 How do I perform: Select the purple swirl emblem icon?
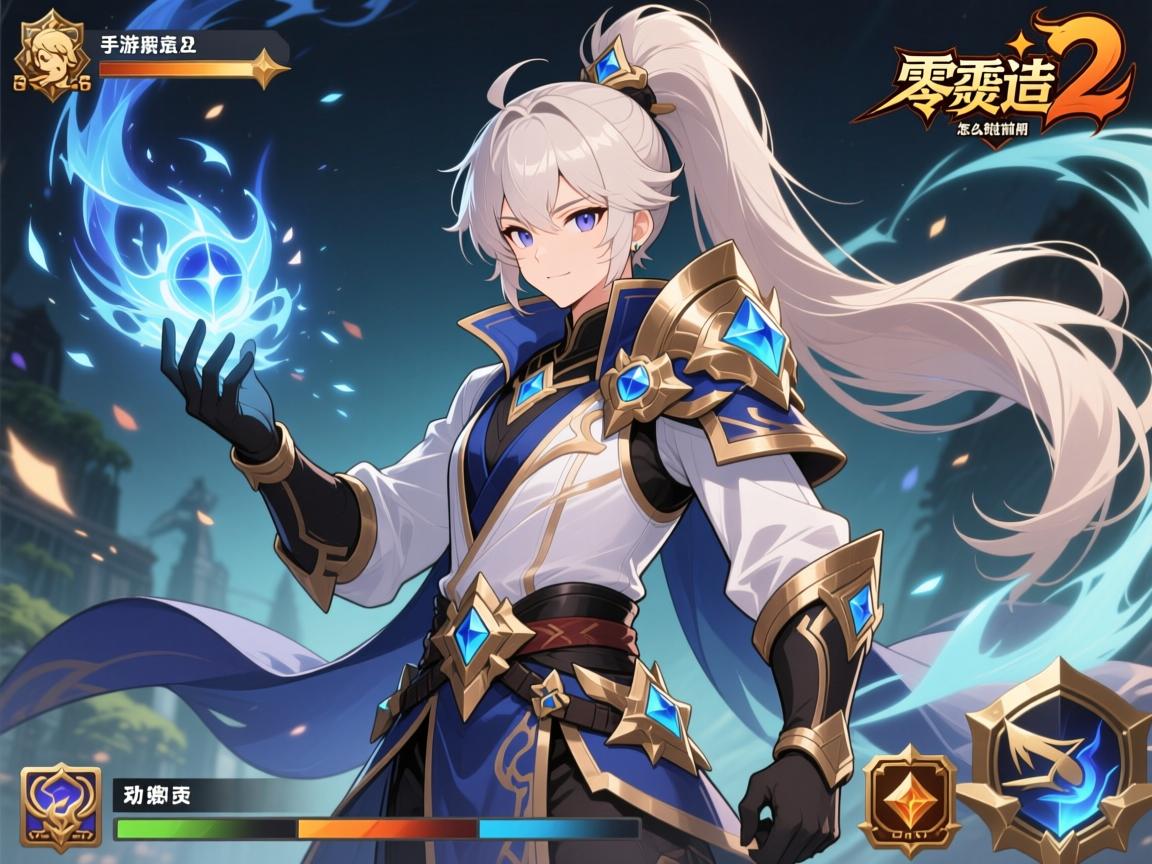click(60, 808)
